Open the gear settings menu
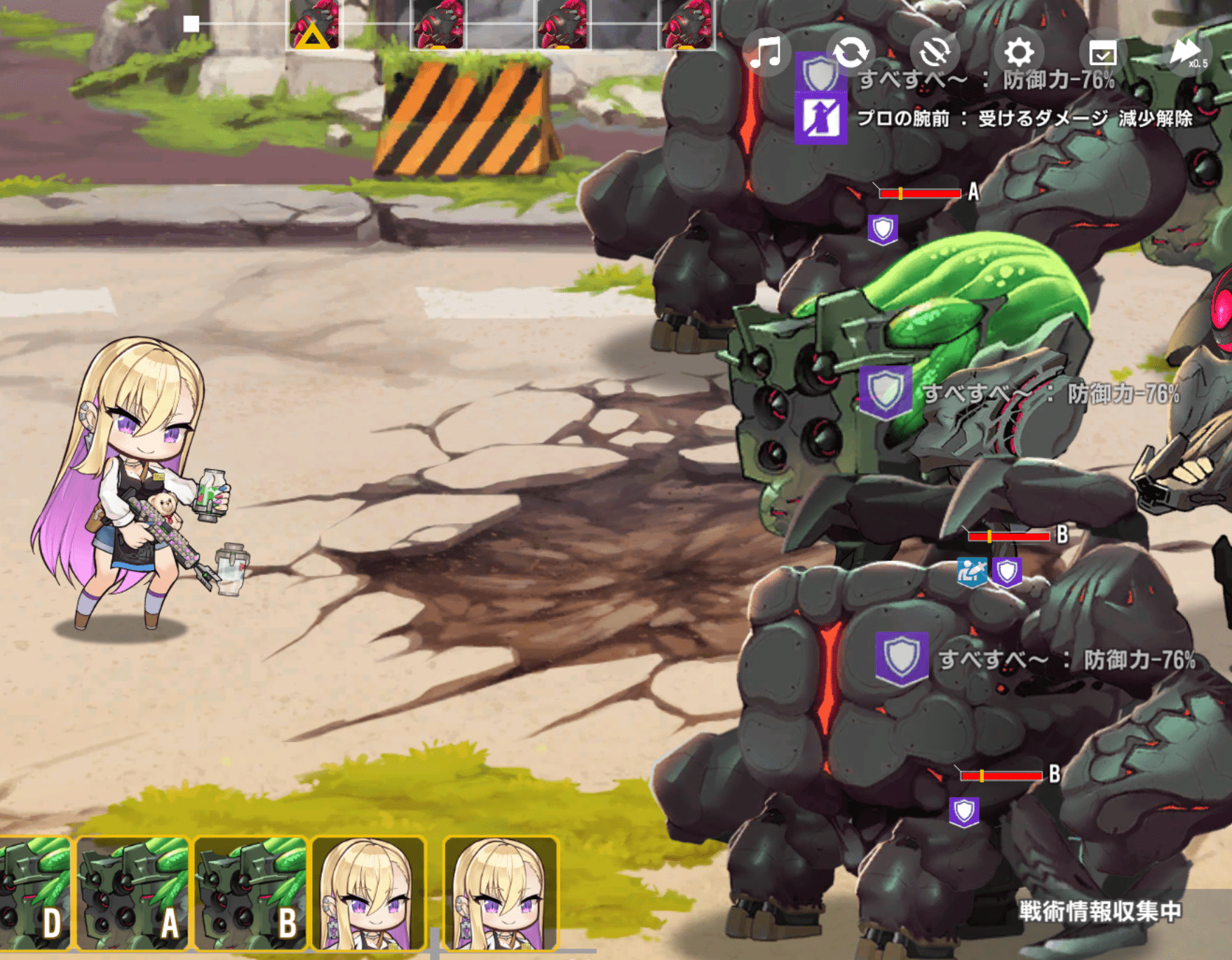 point(1019,53)
